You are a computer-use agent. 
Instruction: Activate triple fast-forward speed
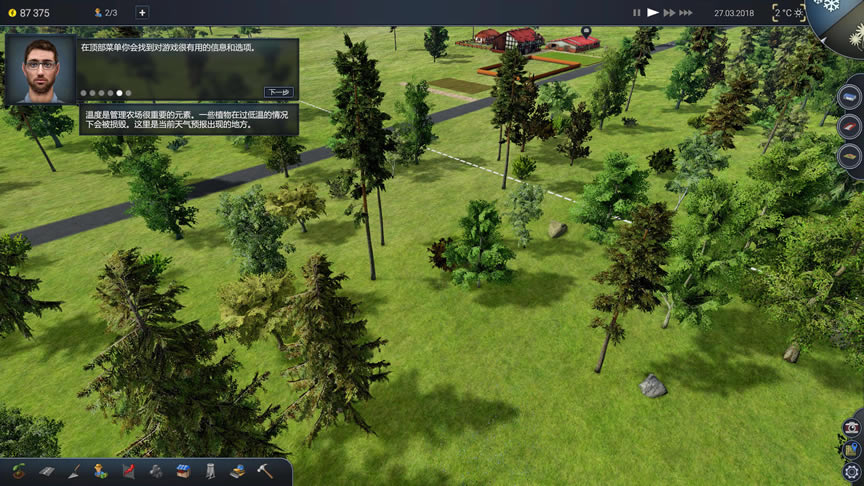coord(686,13)
